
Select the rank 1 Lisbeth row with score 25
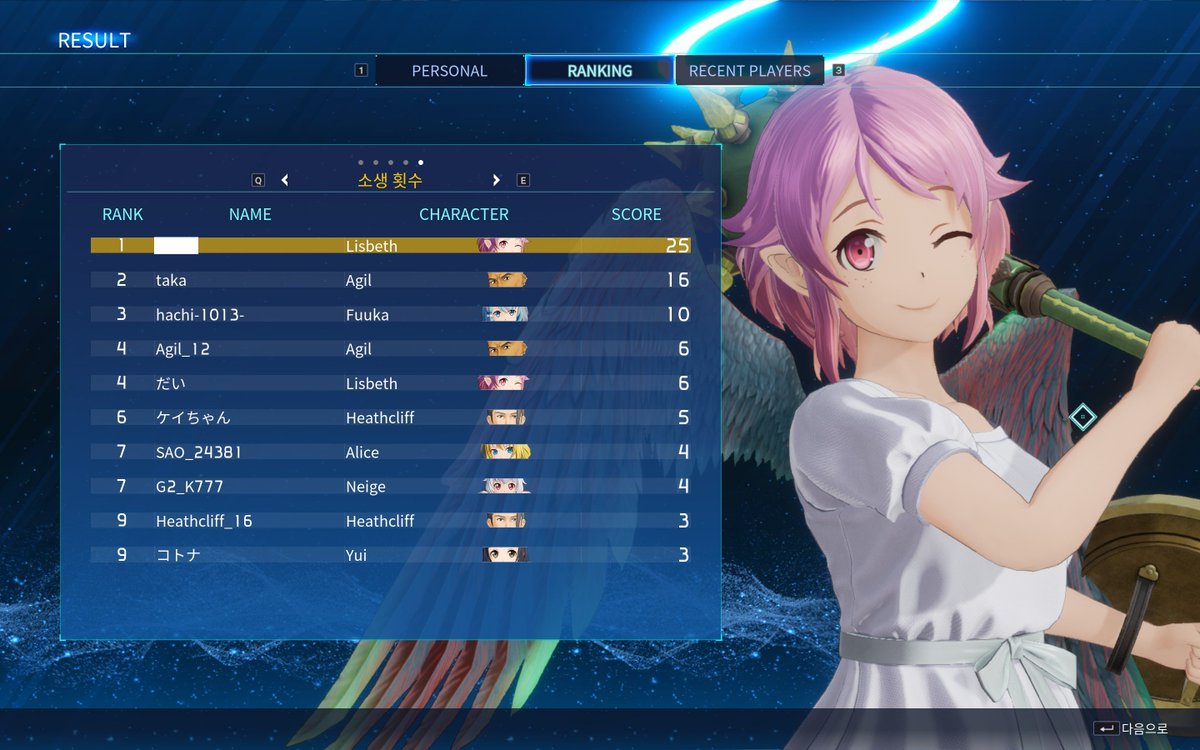(x=390, y=246)
